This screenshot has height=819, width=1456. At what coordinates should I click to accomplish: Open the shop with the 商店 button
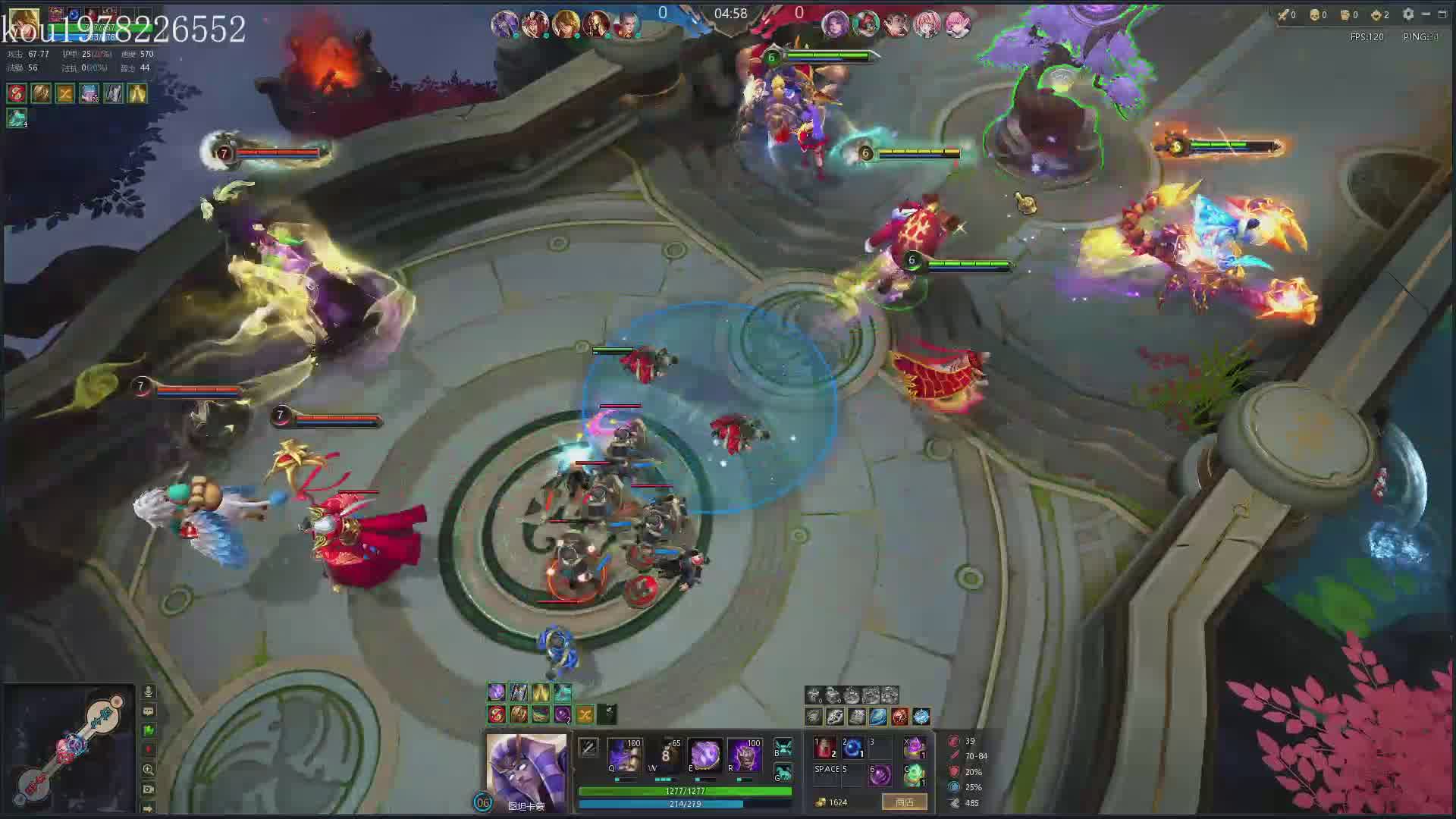[x=904, y=802]
